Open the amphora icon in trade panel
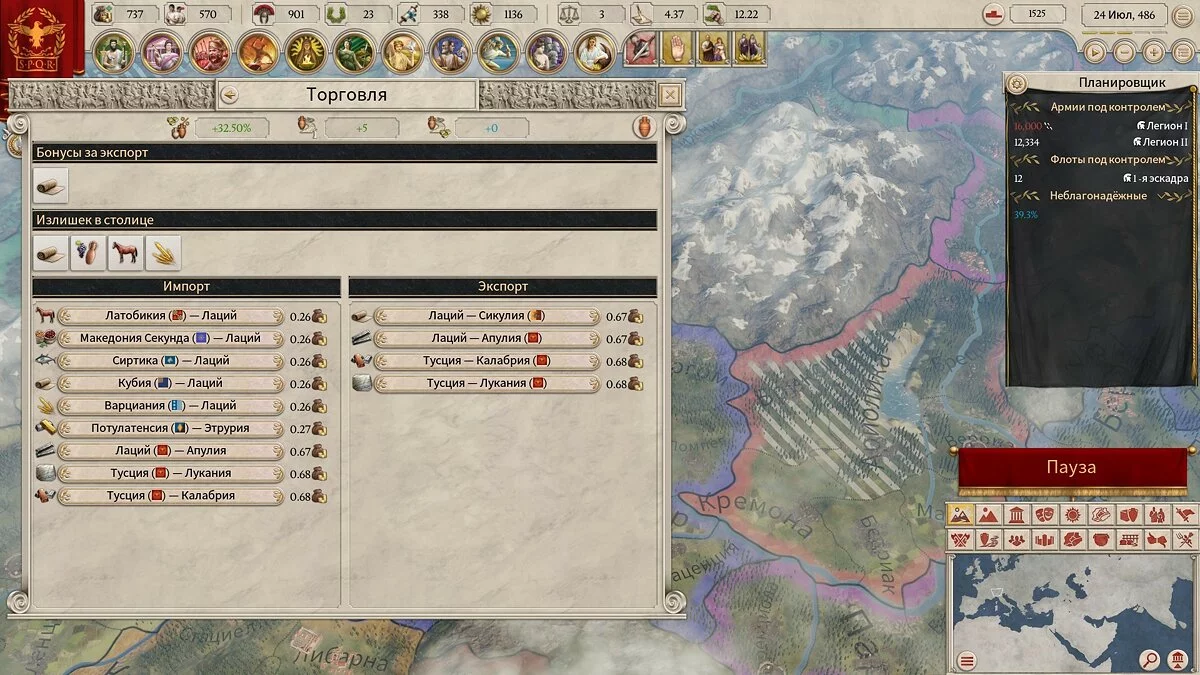1200x675 pixels. pos(645,127)
